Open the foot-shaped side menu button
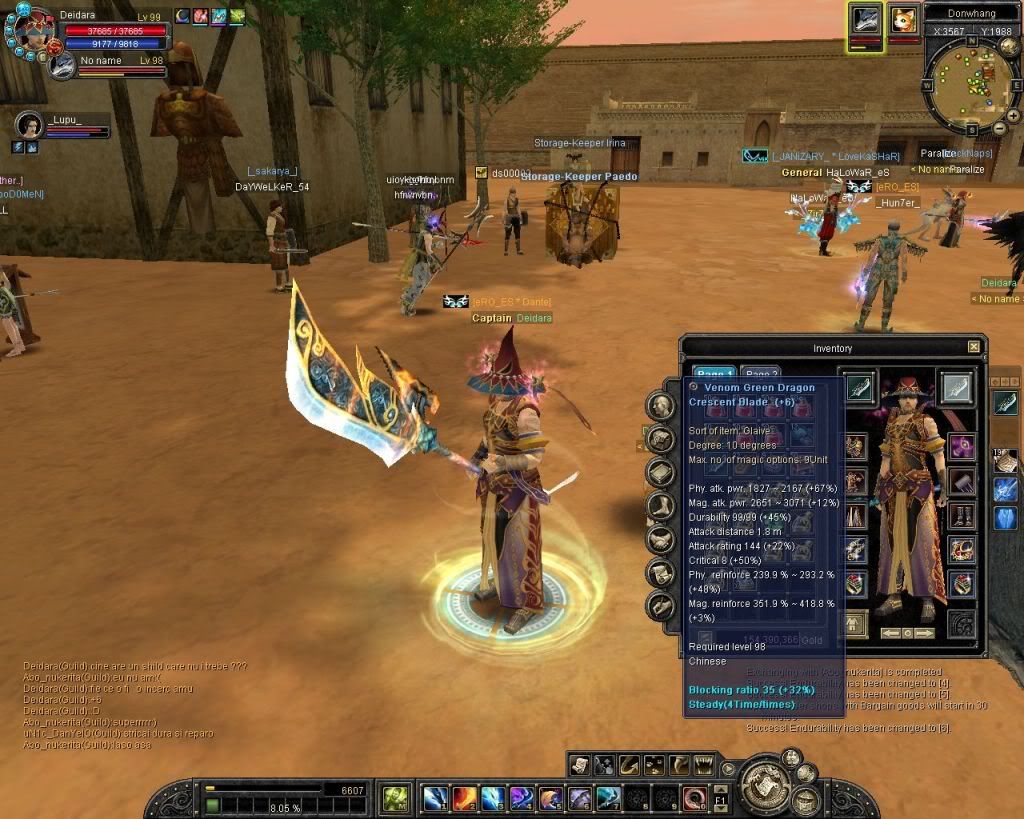 pyautogui.click(x=659, y=506)
